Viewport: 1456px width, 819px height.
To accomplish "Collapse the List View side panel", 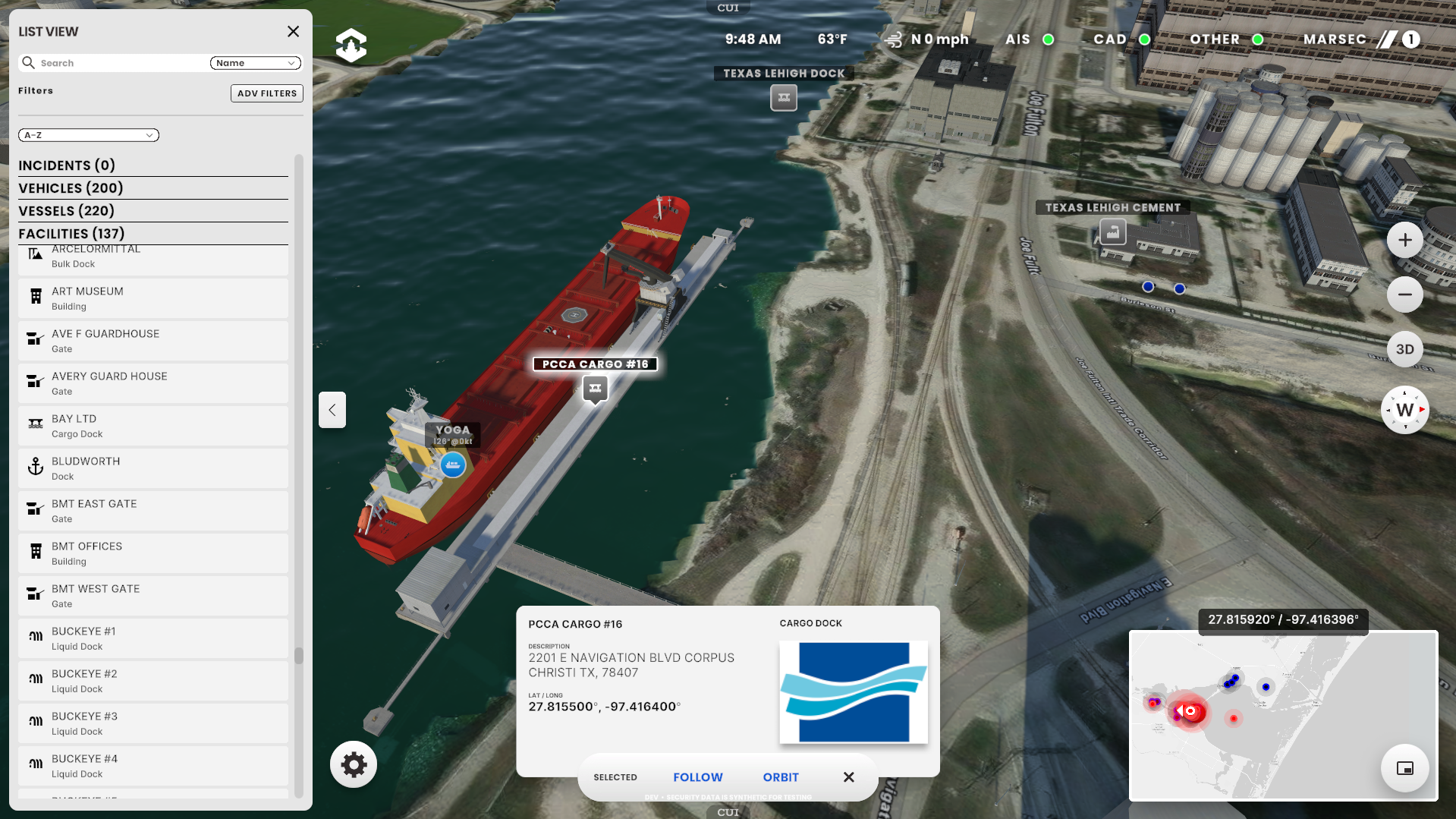I will (332, 410).
